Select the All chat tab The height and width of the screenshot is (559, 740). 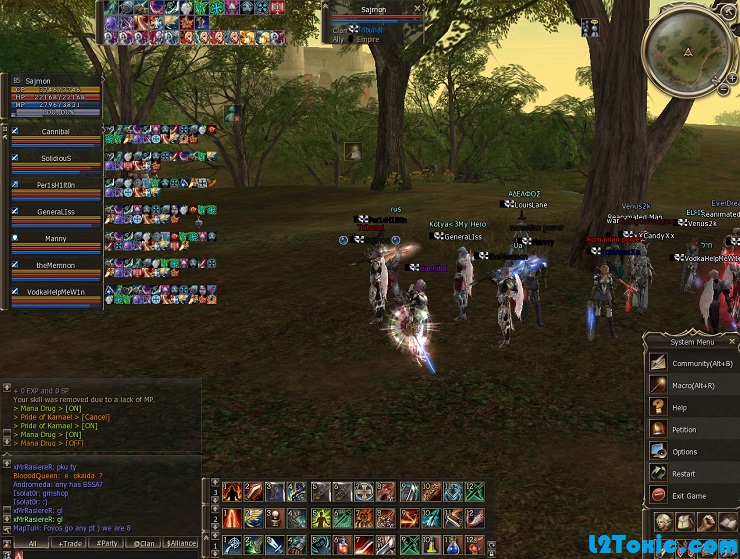point(32,543)
